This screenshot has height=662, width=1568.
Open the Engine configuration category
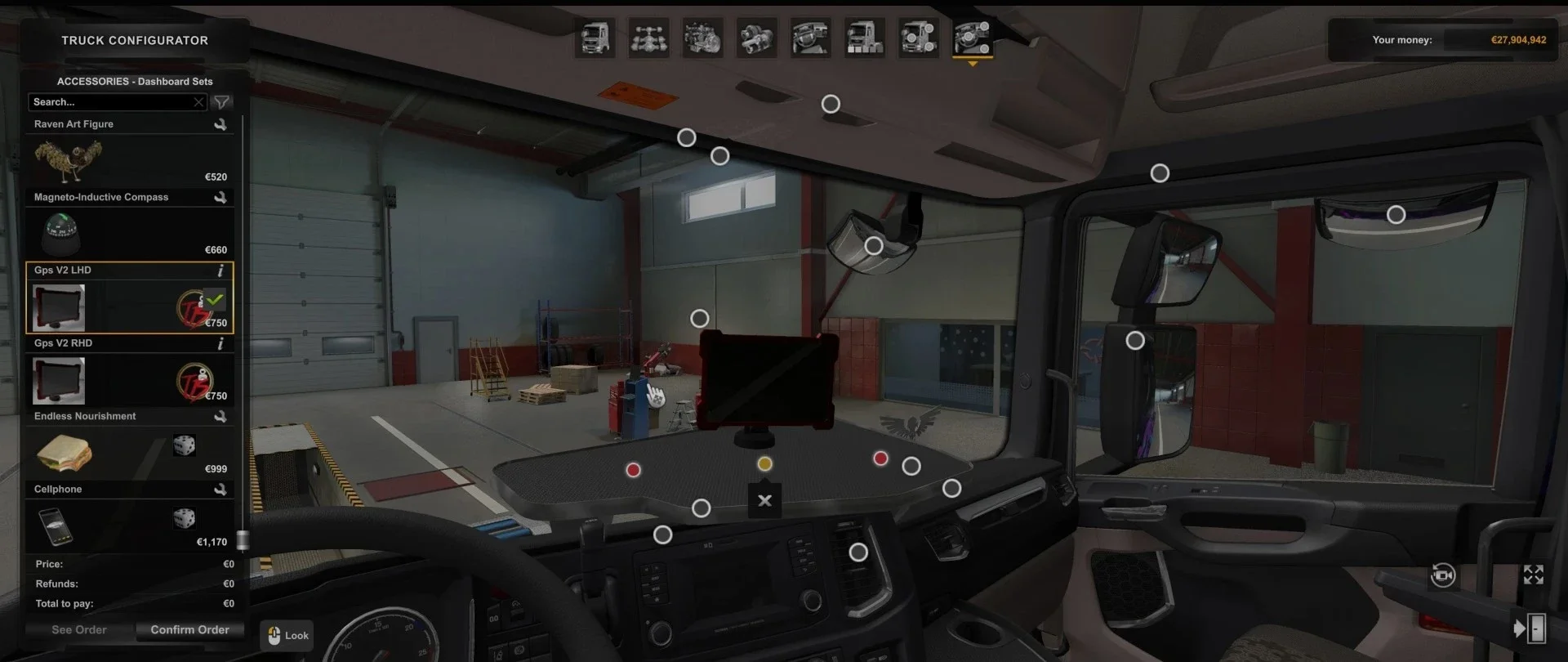(702, 38)
